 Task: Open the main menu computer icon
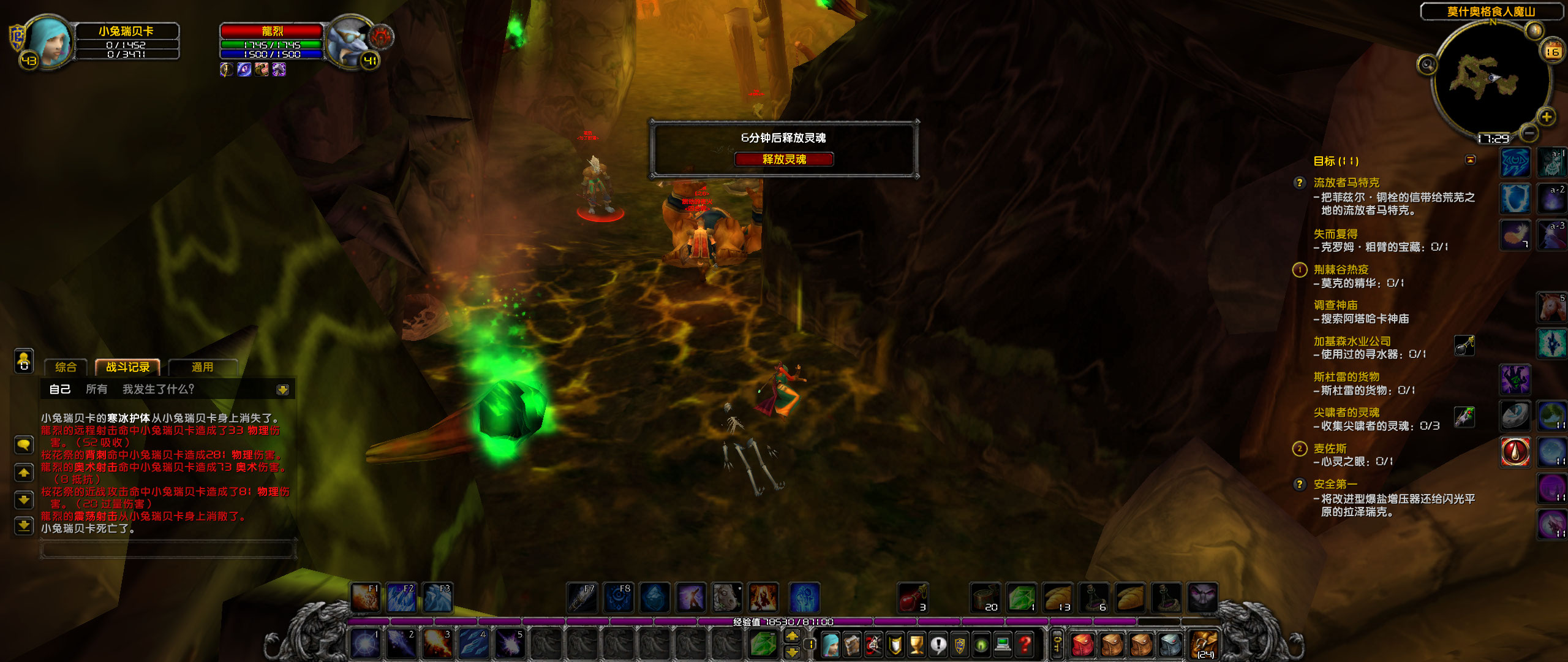pos(1003,645)
